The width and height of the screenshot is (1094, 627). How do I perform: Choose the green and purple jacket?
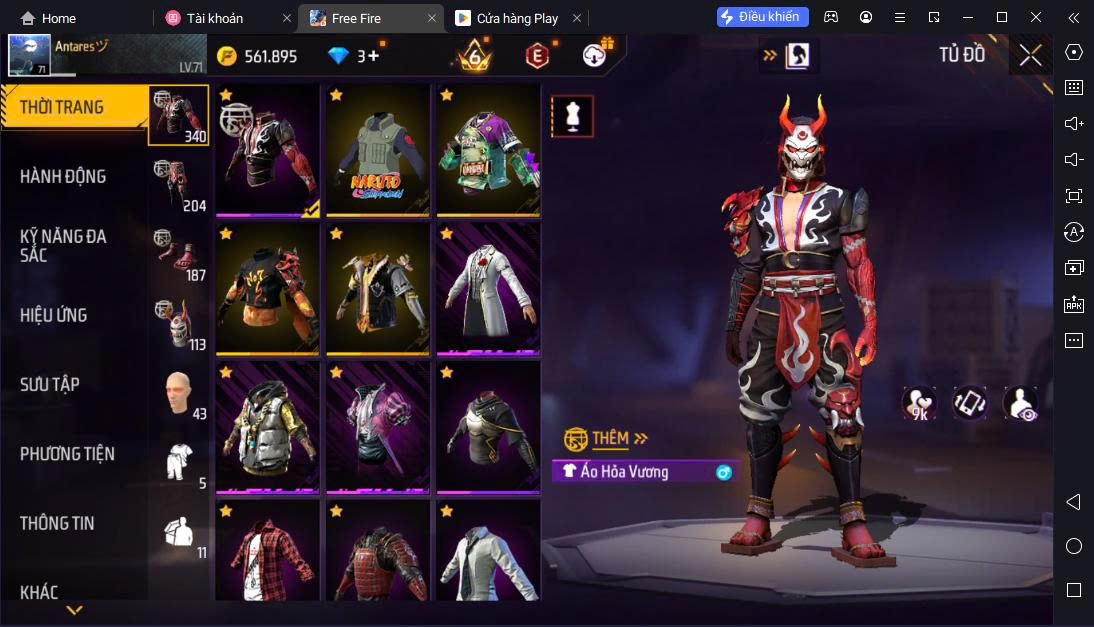pos(486,150)
